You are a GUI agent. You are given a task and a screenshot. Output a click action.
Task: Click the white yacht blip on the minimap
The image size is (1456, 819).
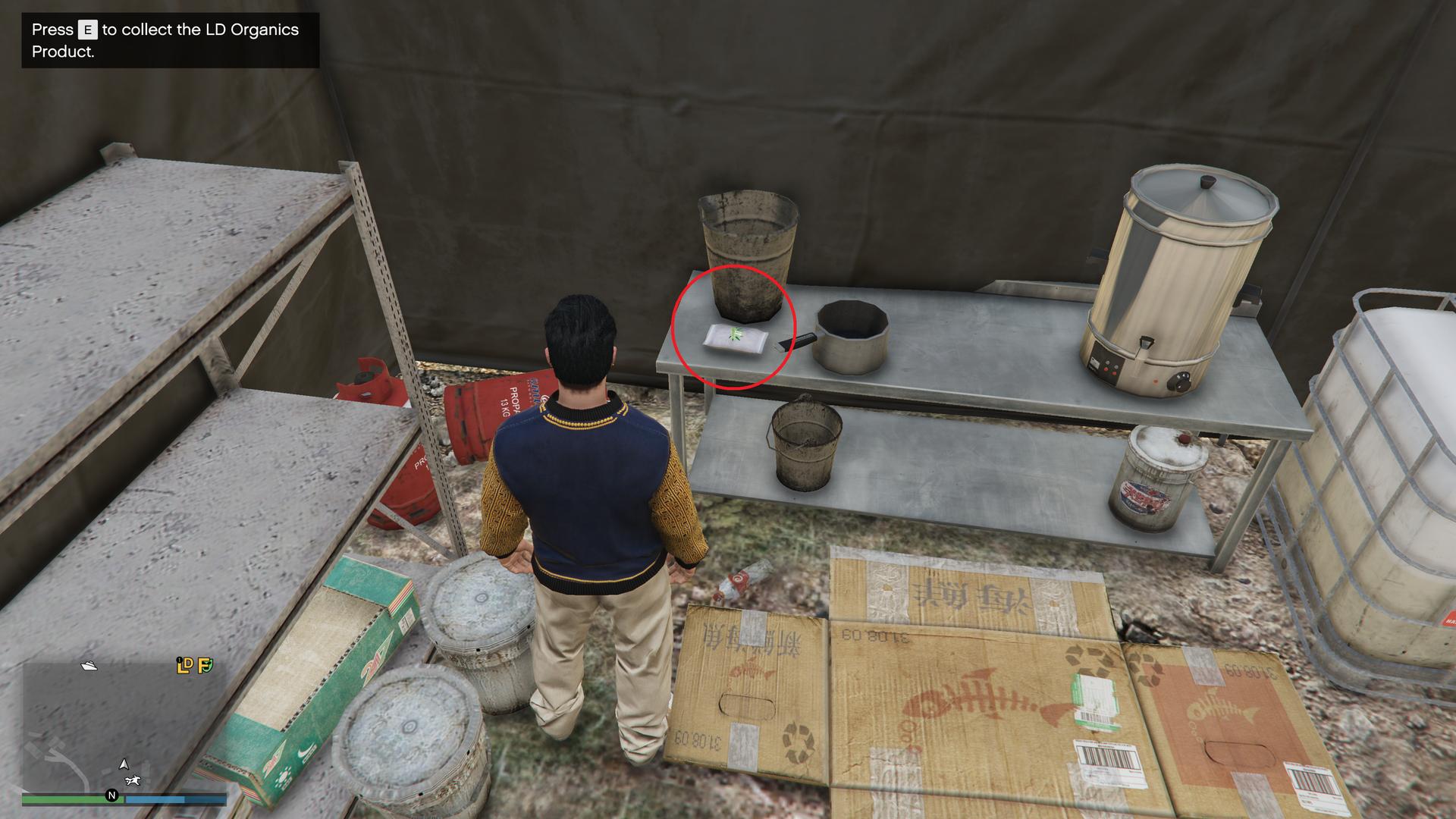coord(89,666)
